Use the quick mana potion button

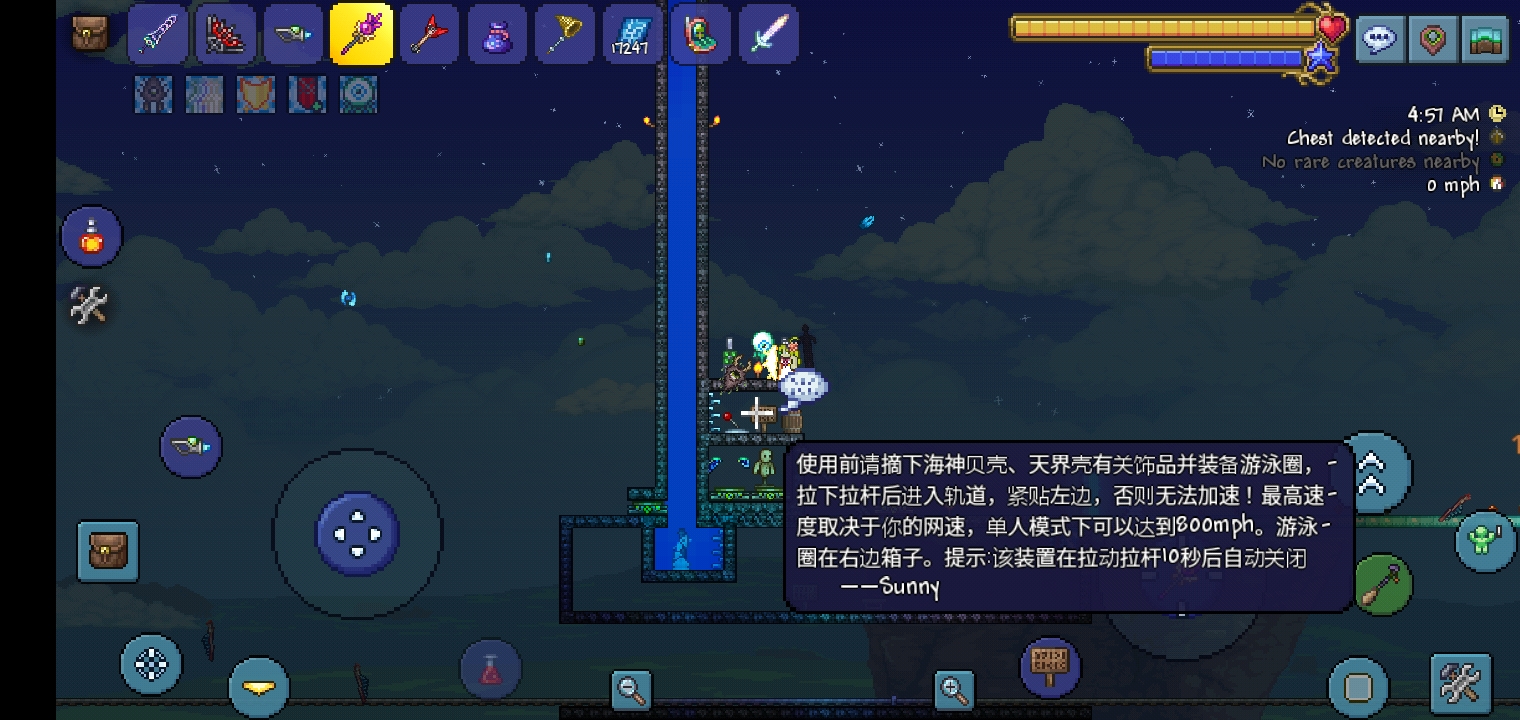[x=490, y=670]
